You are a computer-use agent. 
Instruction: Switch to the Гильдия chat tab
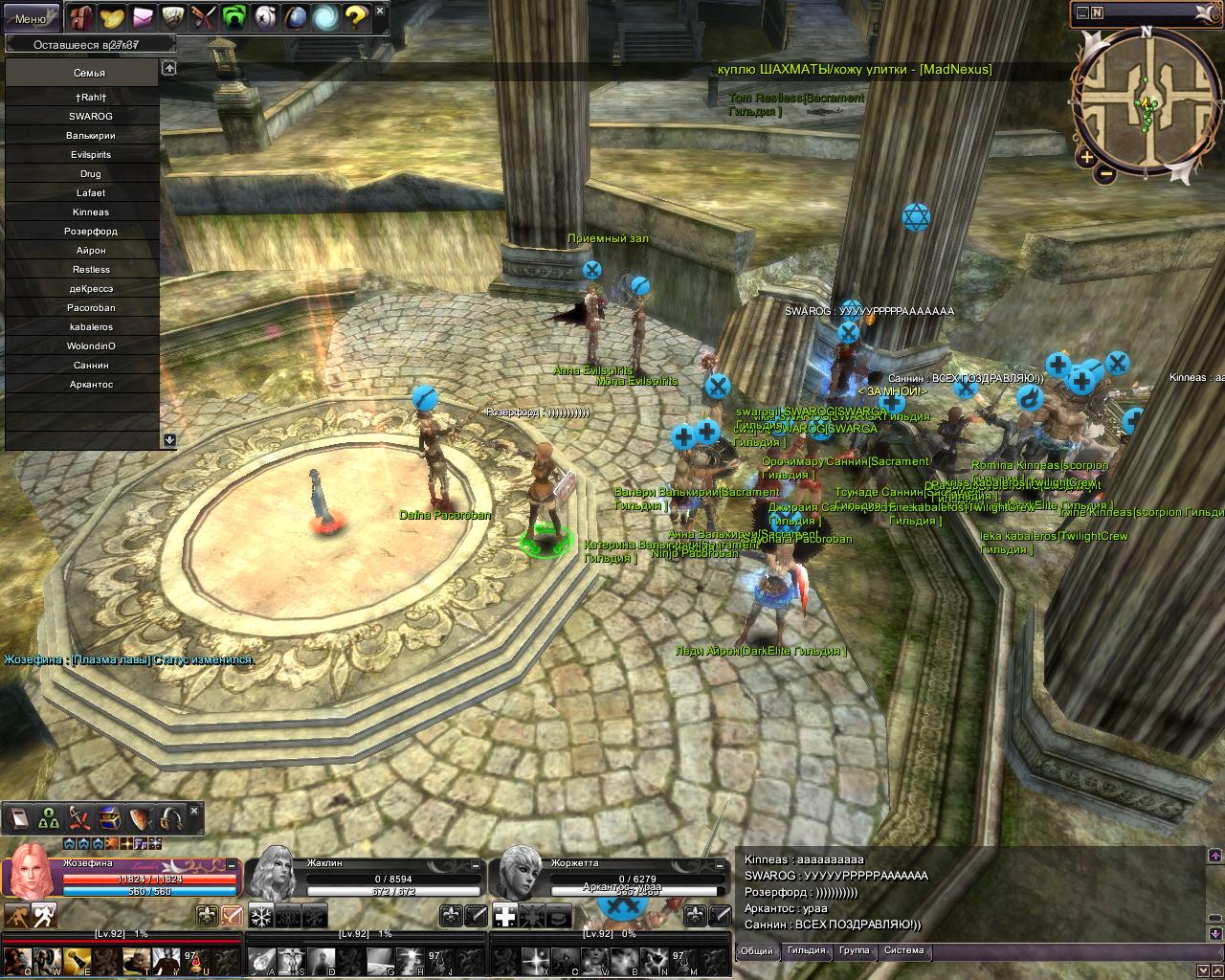[806, 951]
